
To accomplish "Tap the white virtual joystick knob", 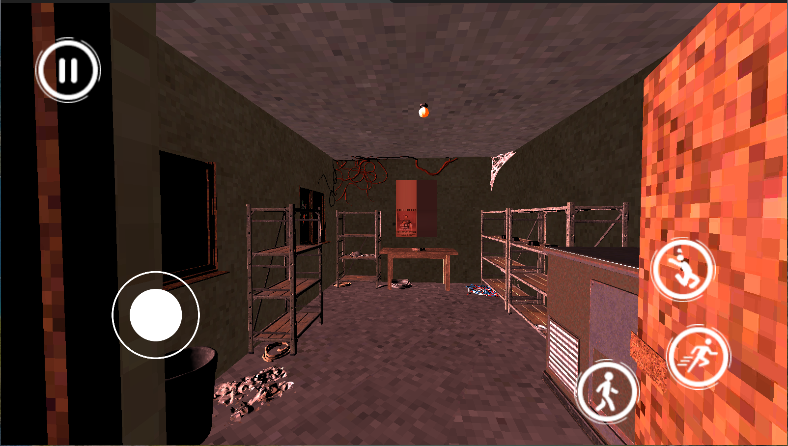I will point(155,316).
